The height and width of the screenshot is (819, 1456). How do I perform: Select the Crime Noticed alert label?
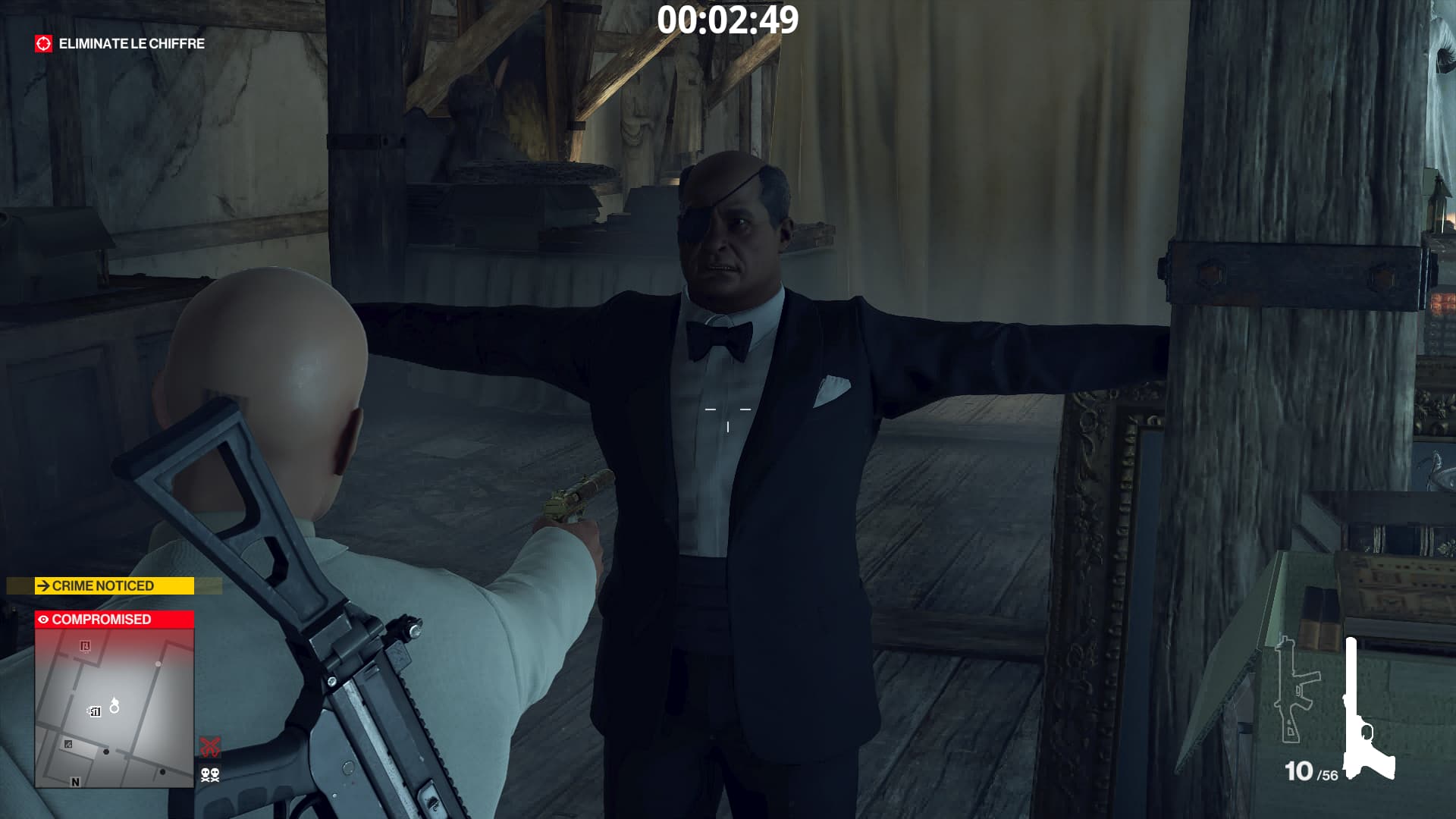coord(115,586)
